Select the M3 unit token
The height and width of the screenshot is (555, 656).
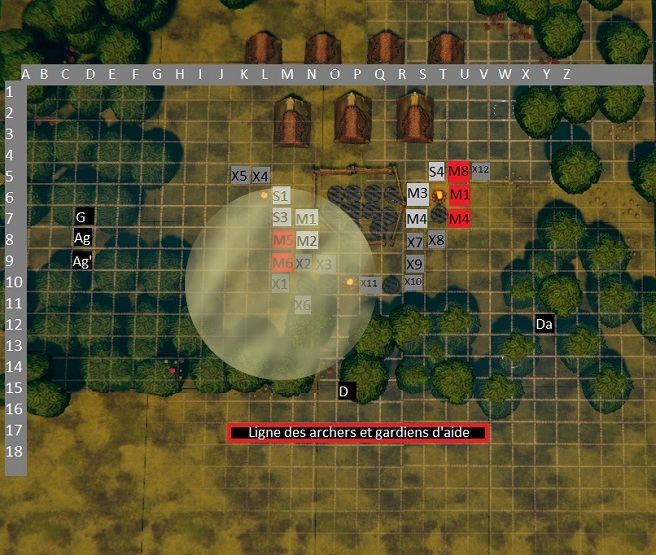tap(417, 193)
